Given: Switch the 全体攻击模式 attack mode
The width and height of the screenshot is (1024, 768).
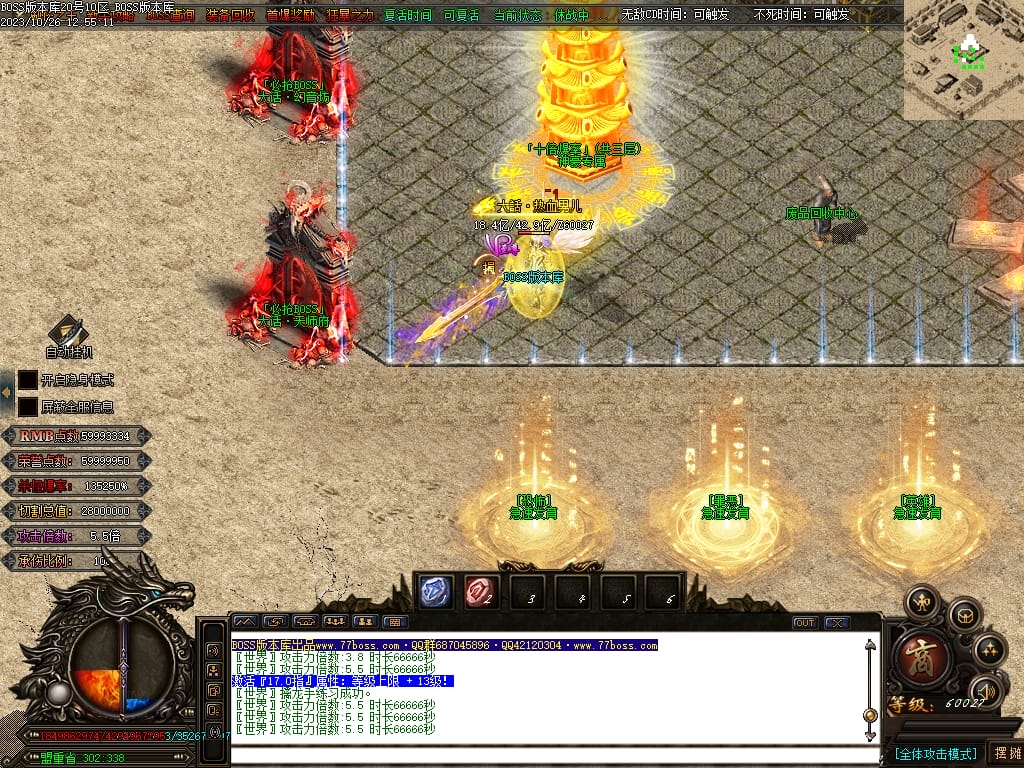Looking at the screenshot, I should pyautogui.click(x=935, y=753).
